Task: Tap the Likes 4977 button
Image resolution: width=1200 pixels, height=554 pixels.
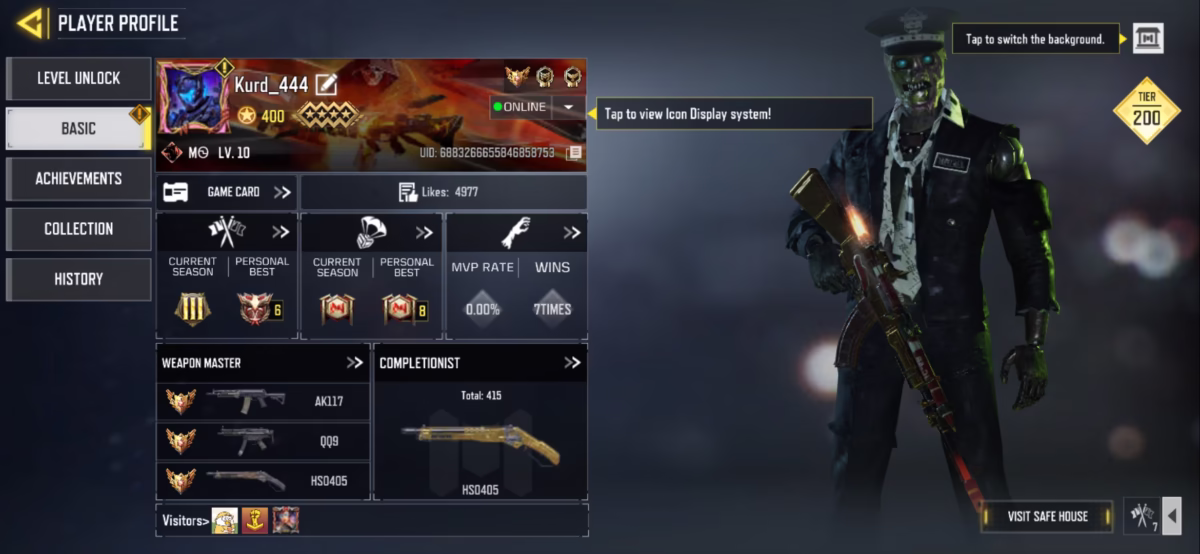Action: [443, 192]
